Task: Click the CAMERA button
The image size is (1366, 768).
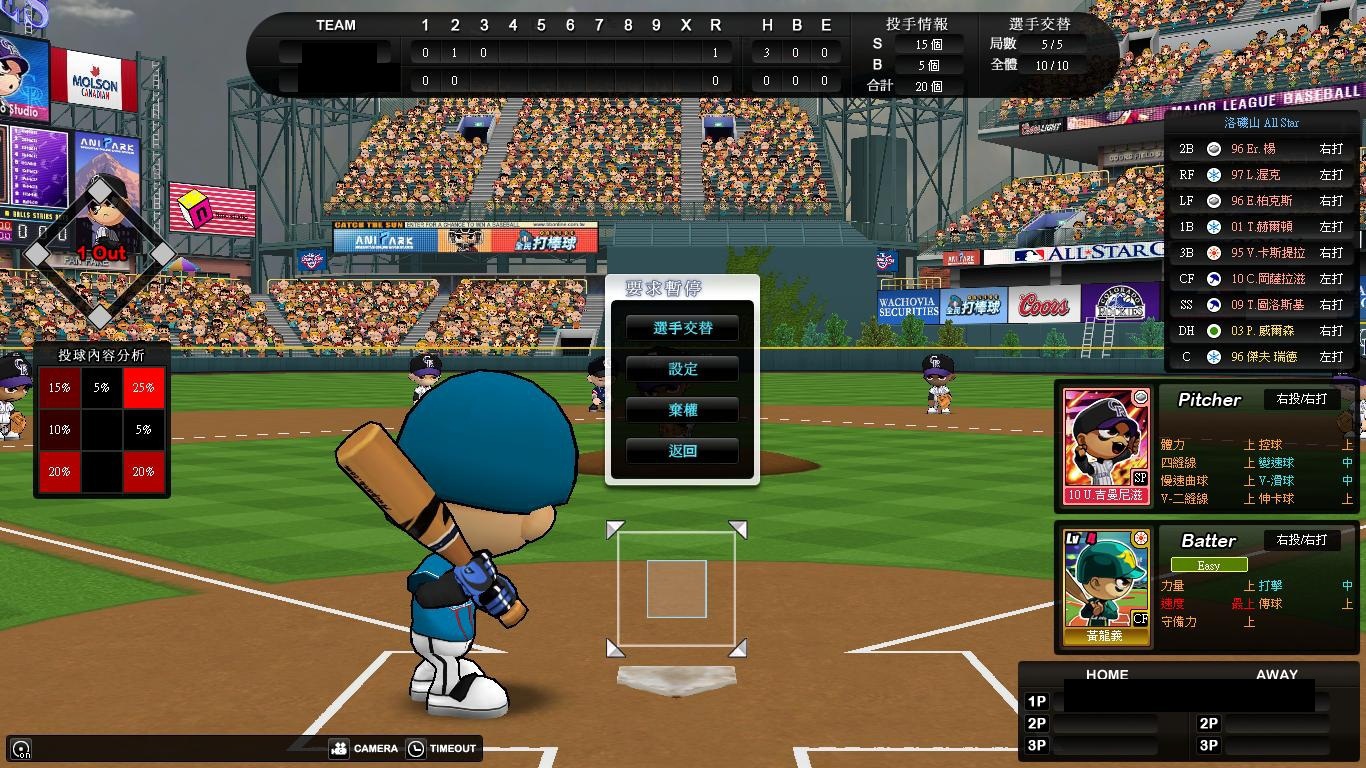Action: point(364,748)
